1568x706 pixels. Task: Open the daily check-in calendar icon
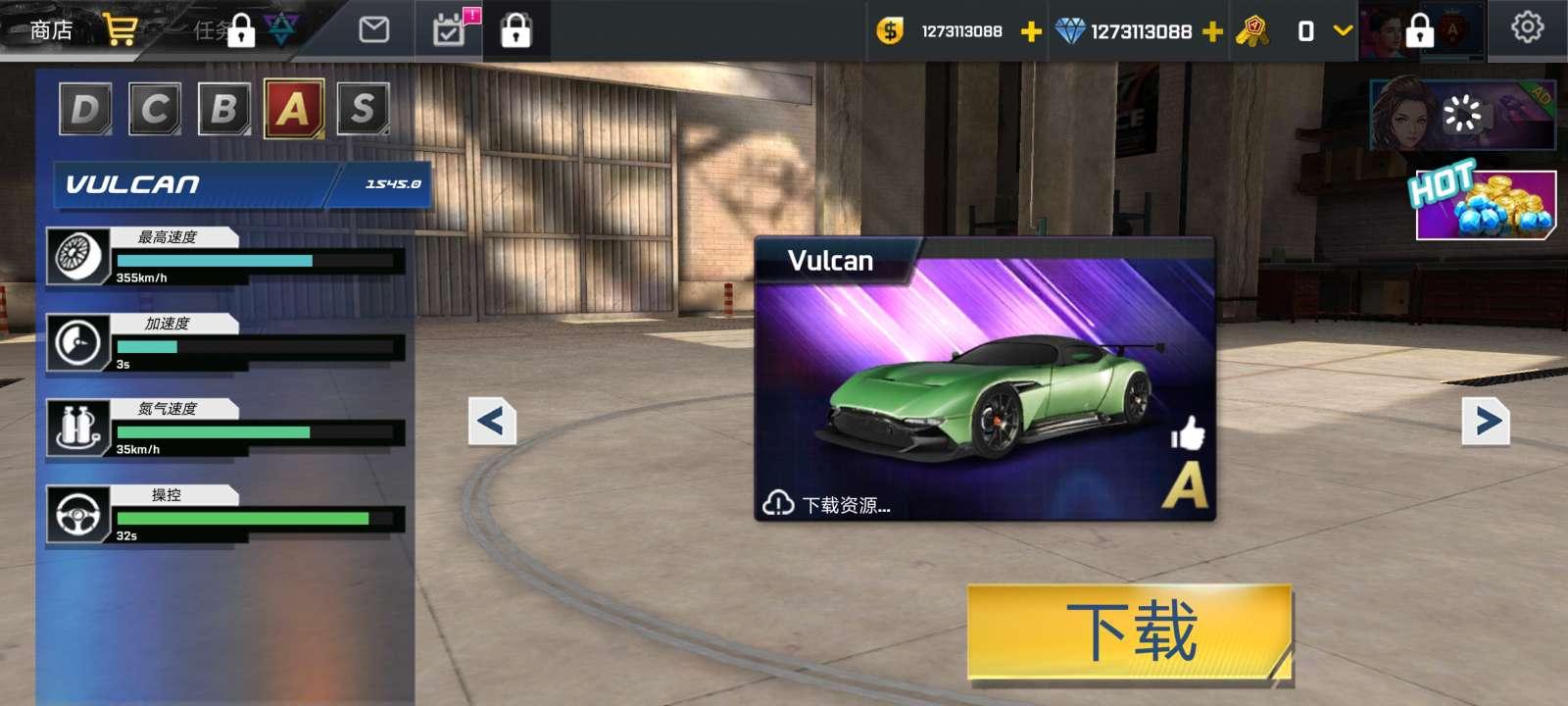pyautogui.click(x=449, y=29)
